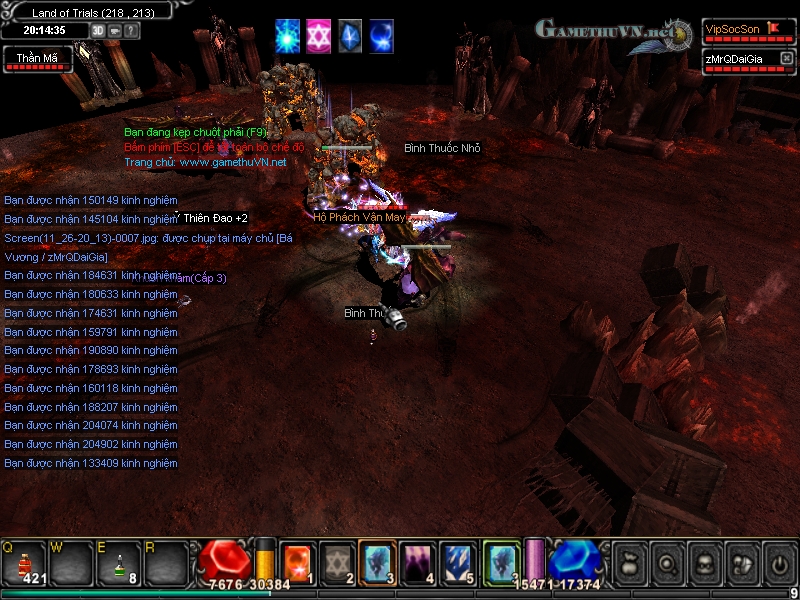The image size is (800, 600).
Task: Click the power button in the bottom menu
Action: point(779,564)
